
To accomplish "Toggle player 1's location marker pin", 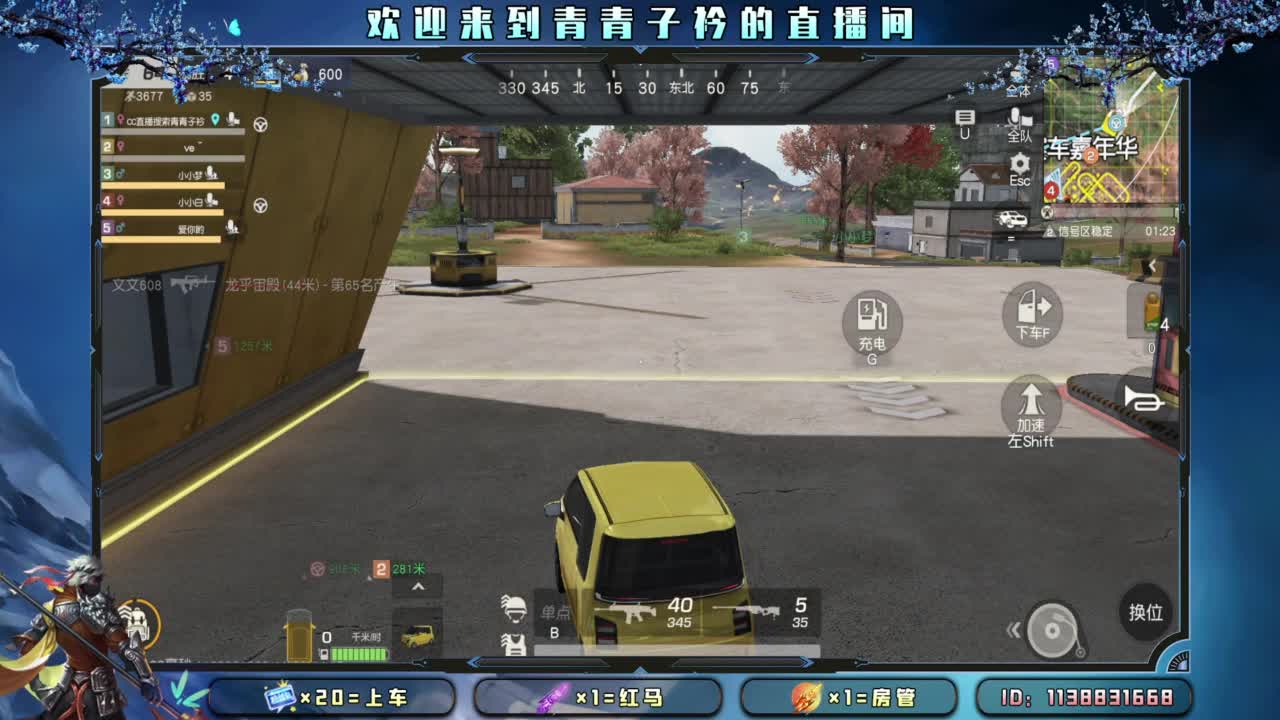I will (x=214, y=120).
